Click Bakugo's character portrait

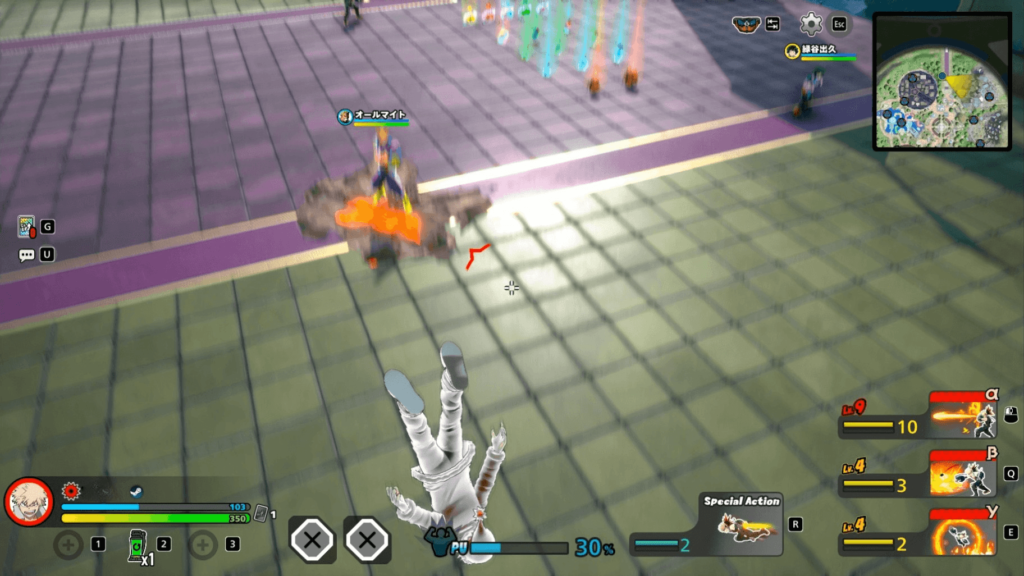point(29,501)
